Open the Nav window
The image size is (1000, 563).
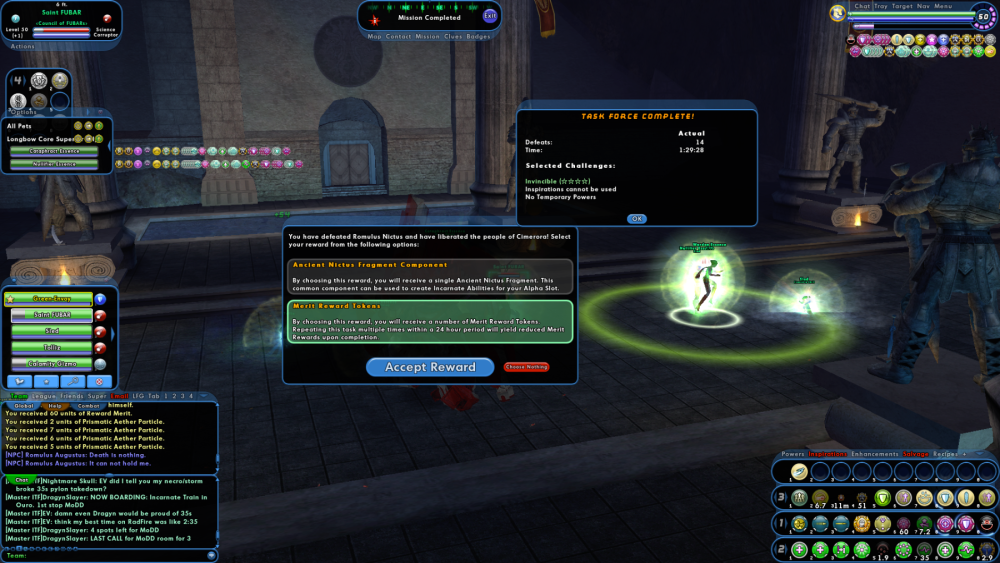tap(922, 6)
